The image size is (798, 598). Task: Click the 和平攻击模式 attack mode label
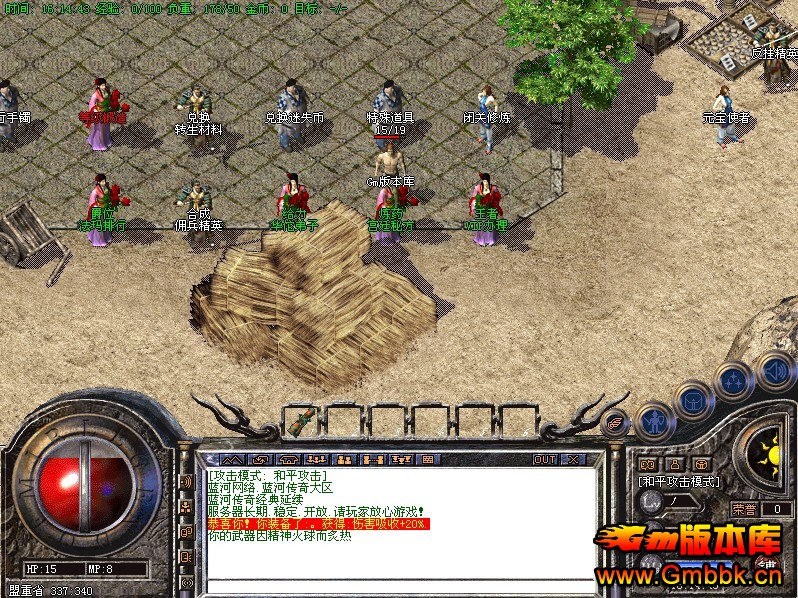pos(680,481)
